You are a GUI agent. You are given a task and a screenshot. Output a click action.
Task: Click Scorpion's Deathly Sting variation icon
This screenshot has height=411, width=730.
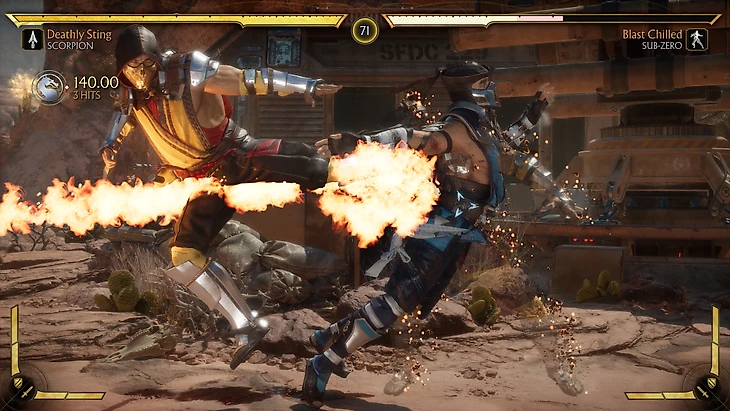pos(31,39)
